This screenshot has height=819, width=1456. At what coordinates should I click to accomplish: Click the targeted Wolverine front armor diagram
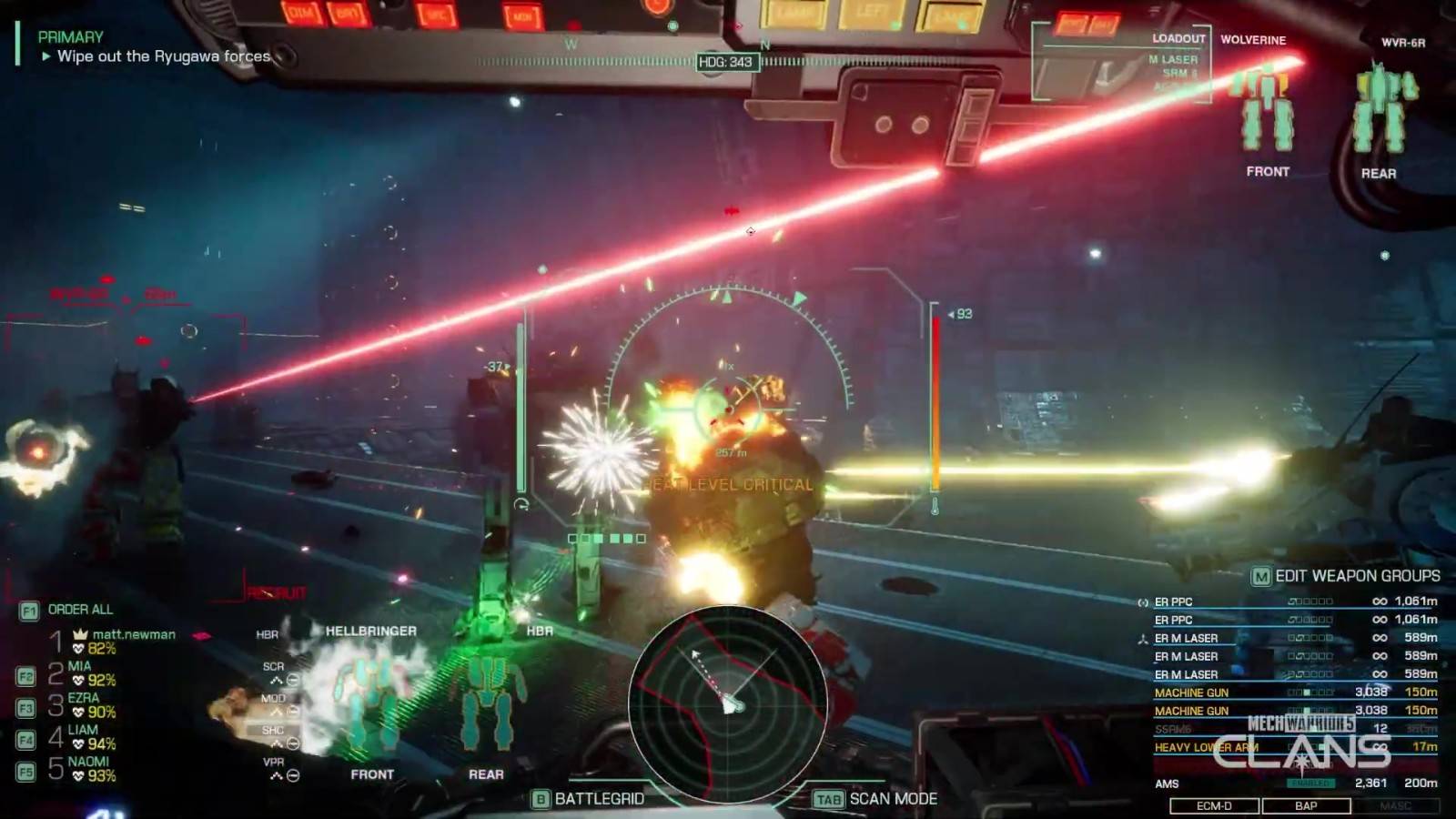[x=1265, y=109]
